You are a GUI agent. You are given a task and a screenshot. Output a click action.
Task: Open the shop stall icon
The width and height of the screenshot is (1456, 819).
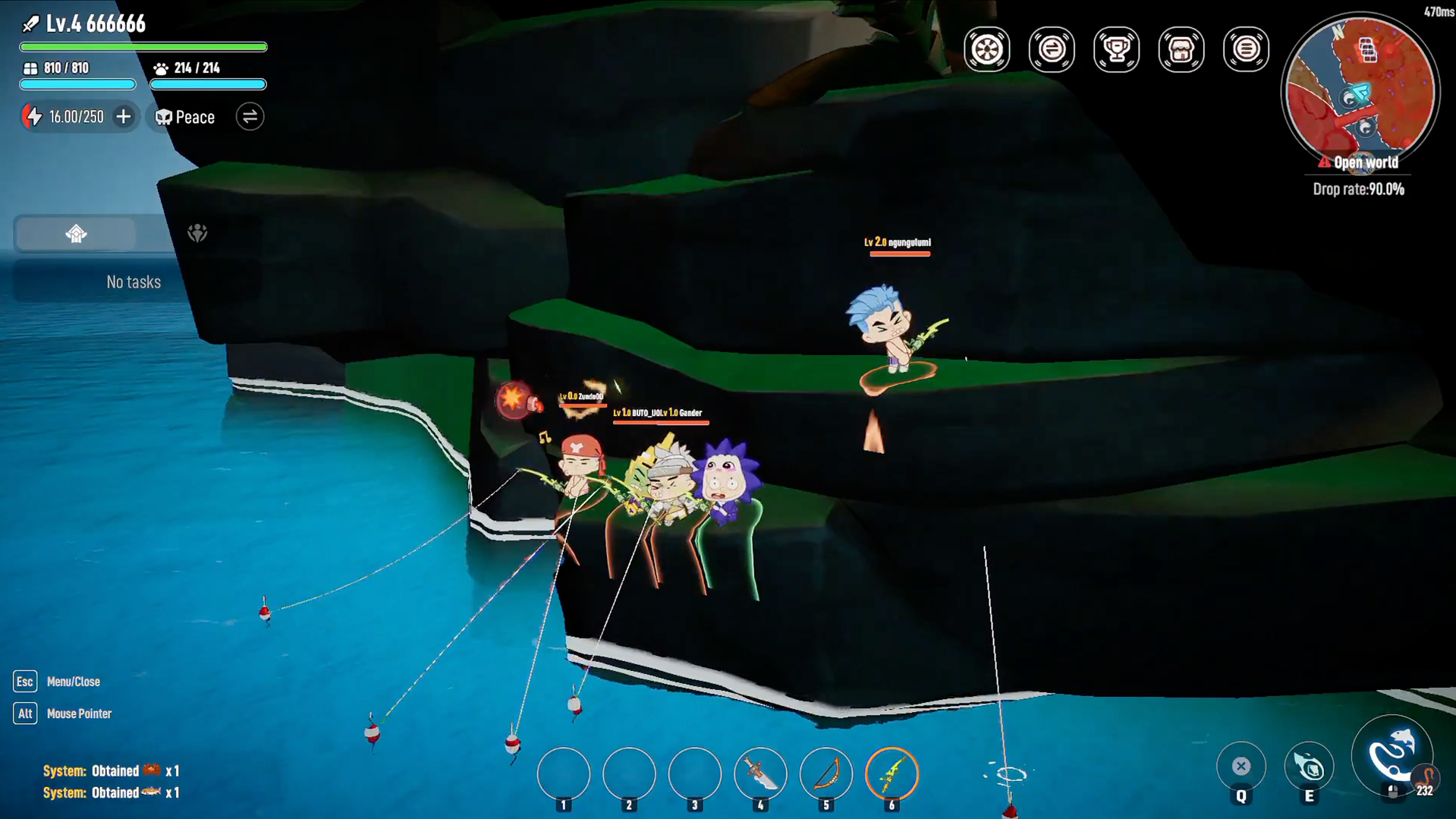1181,49
